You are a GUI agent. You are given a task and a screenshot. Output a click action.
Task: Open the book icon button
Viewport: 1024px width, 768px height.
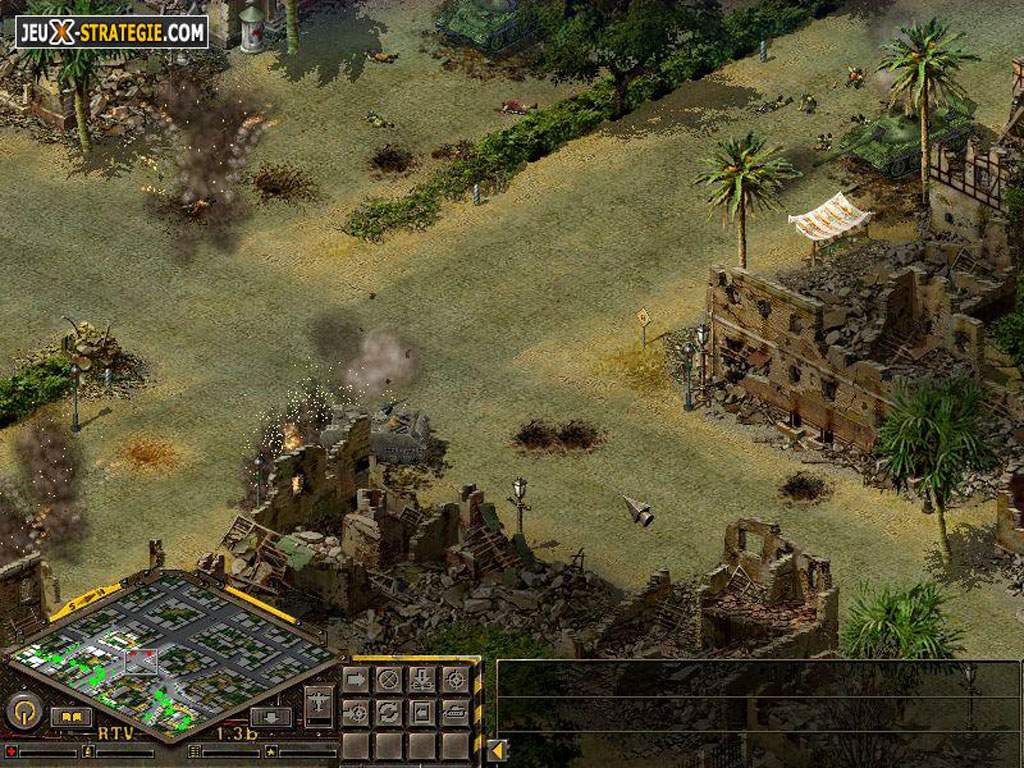(x=71, y=716)
